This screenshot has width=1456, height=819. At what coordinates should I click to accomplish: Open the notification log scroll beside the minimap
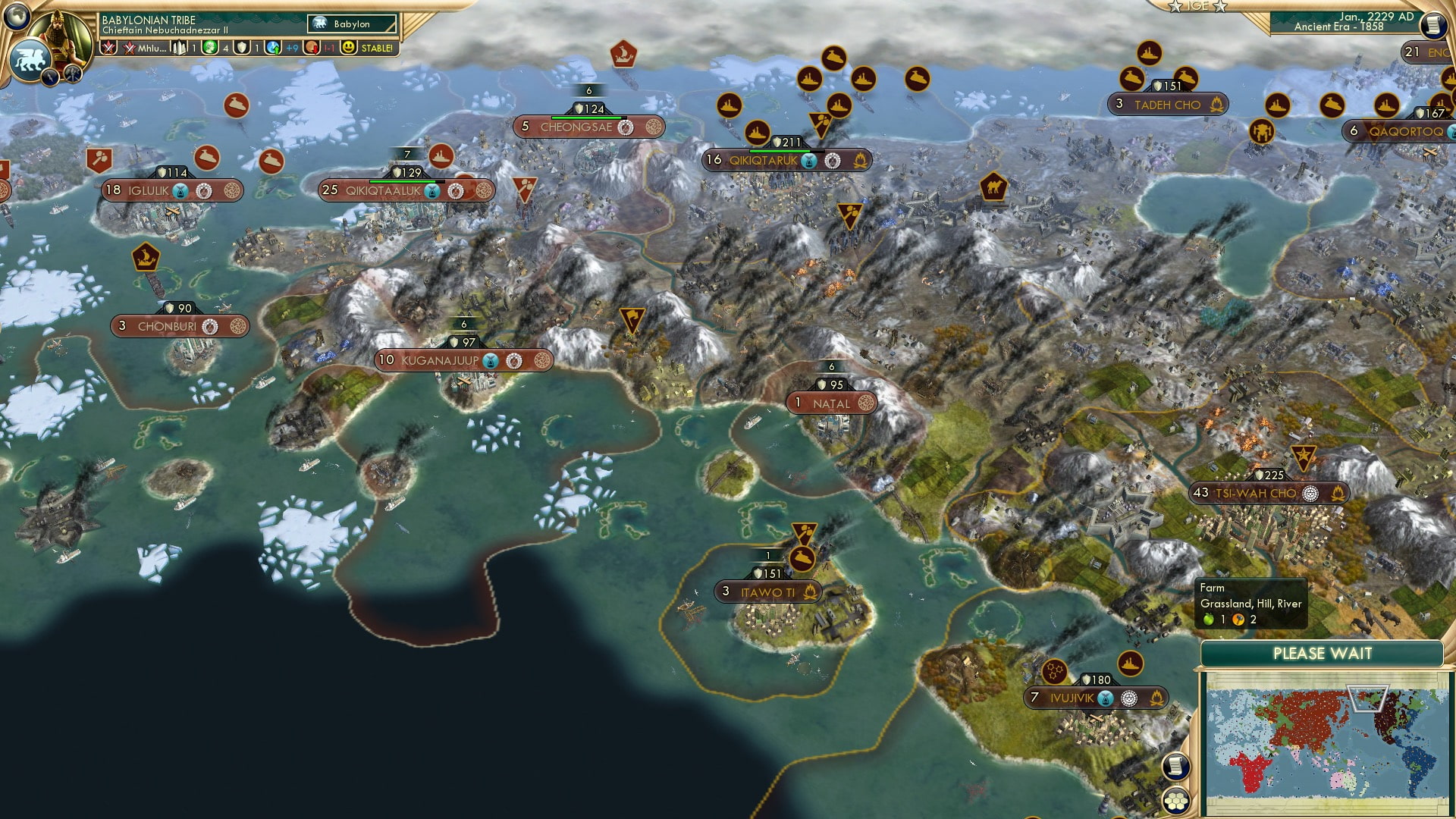tap(1178, 766)
